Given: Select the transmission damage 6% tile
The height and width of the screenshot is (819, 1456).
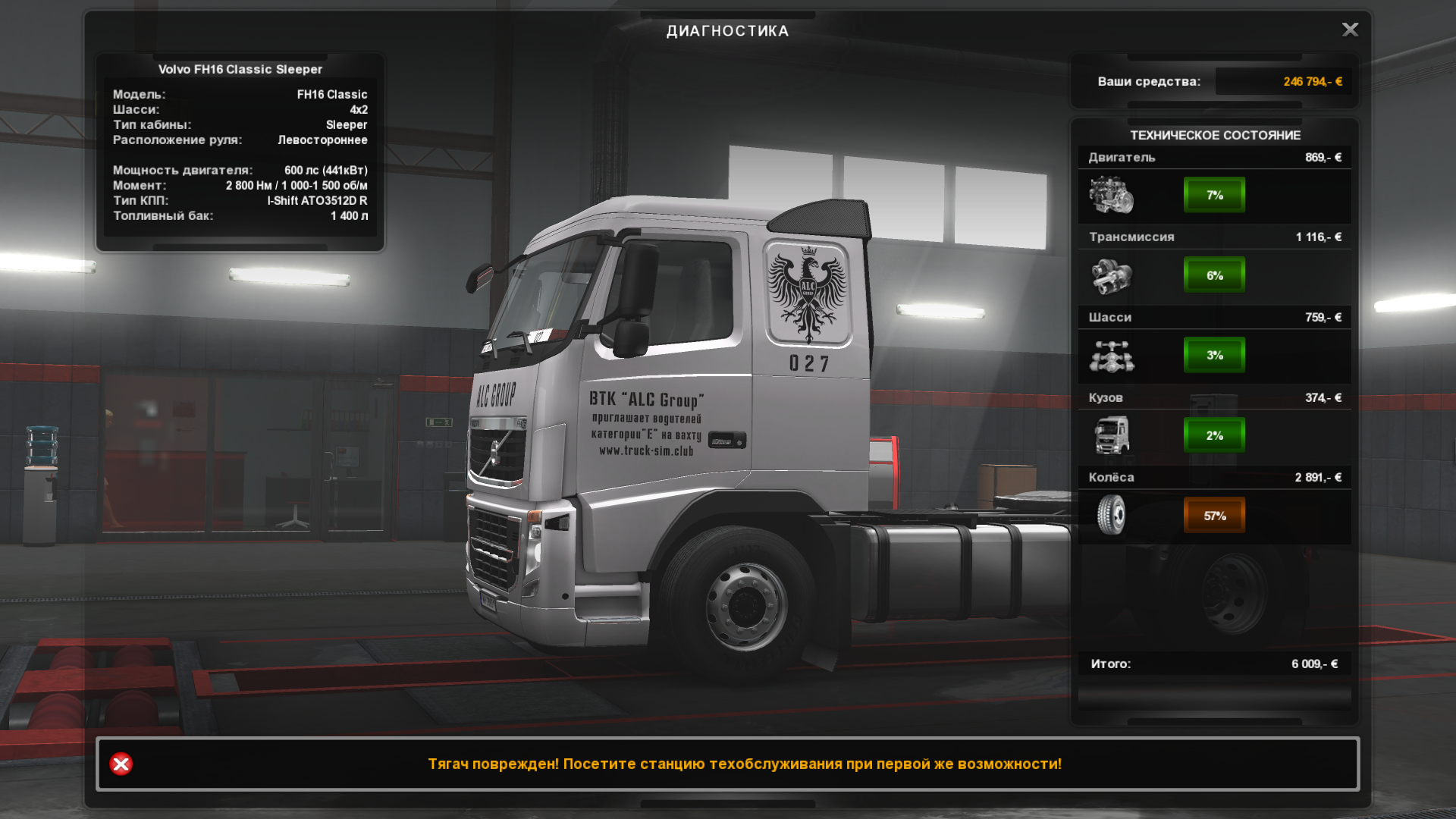Looking at the screenshot, I should tap(1214, 275).
